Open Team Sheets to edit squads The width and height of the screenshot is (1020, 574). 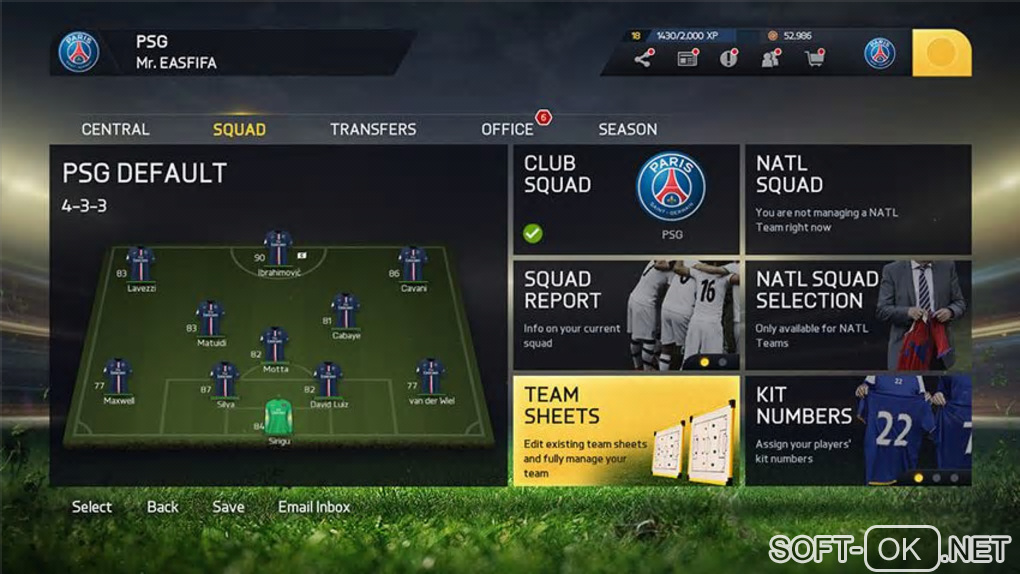click(626, 430)
